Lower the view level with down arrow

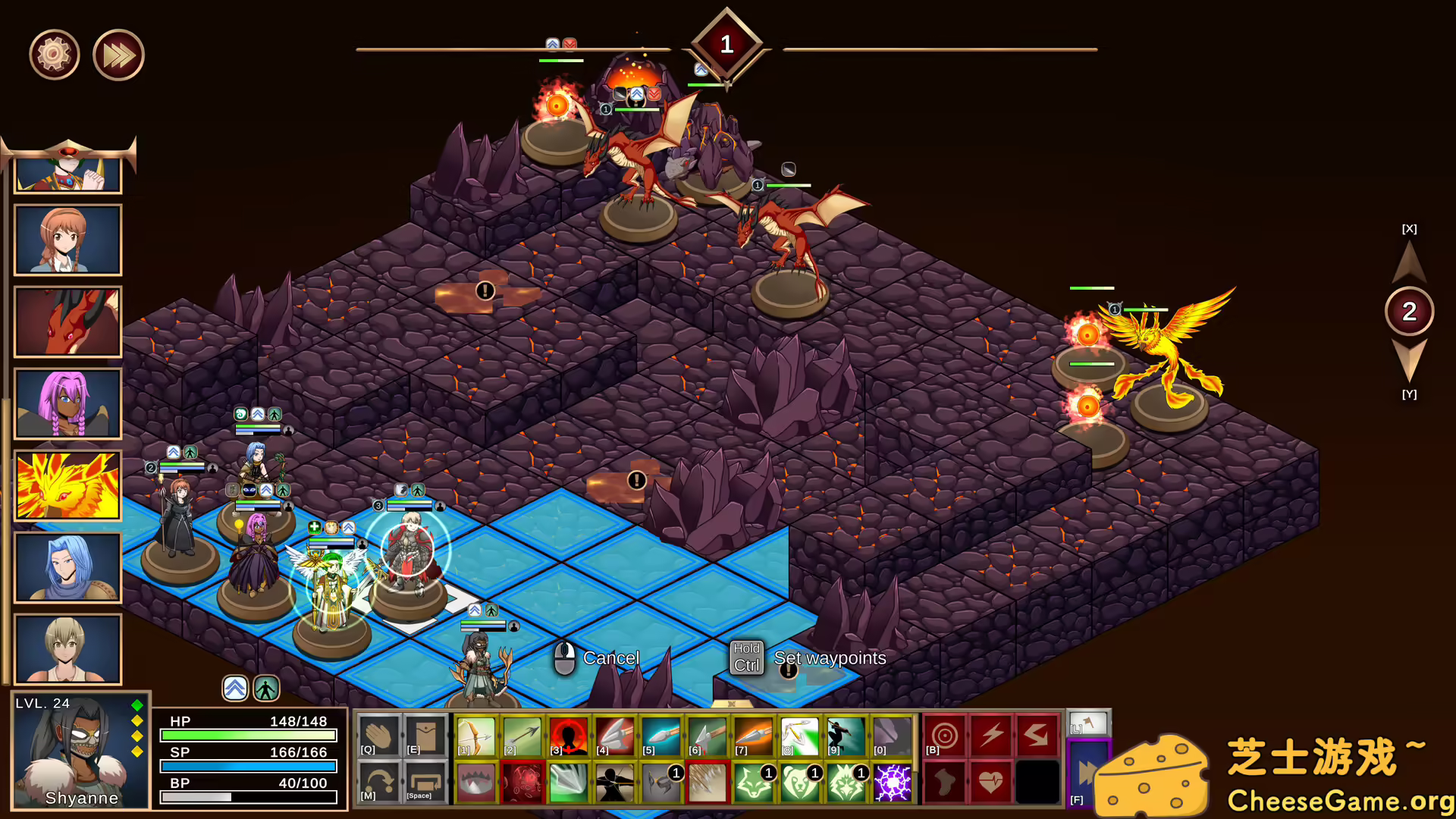tap(1409, 360)
